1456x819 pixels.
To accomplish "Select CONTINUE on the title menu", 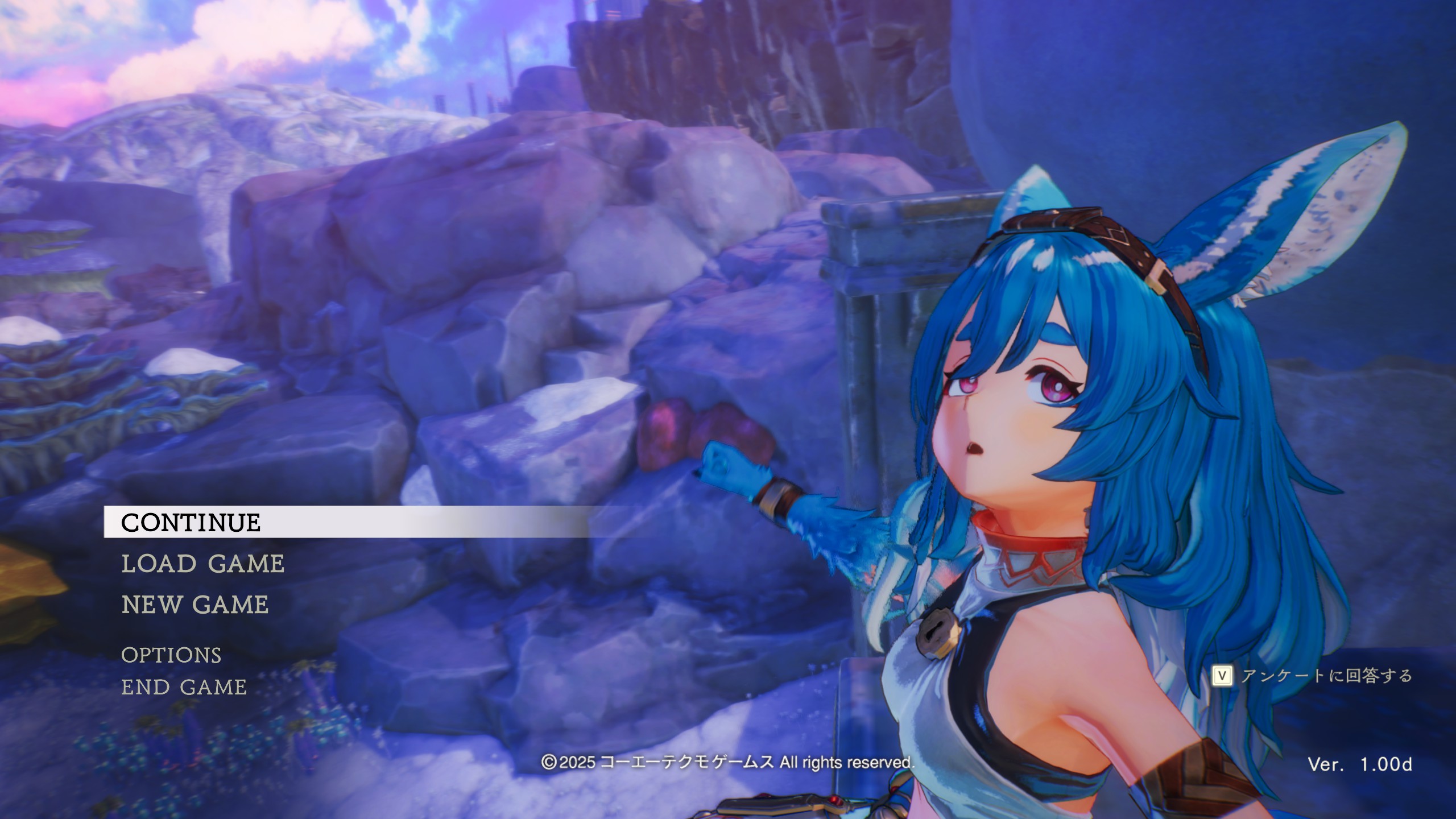I will pyautogui.click(x=191, y=523).
